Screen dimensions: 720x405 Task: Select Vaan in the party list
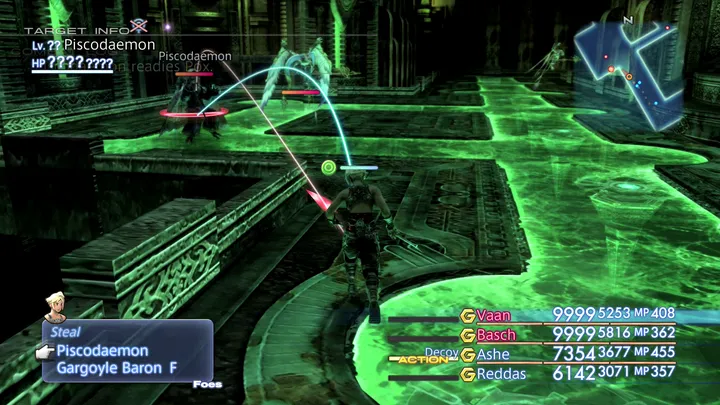494,315
